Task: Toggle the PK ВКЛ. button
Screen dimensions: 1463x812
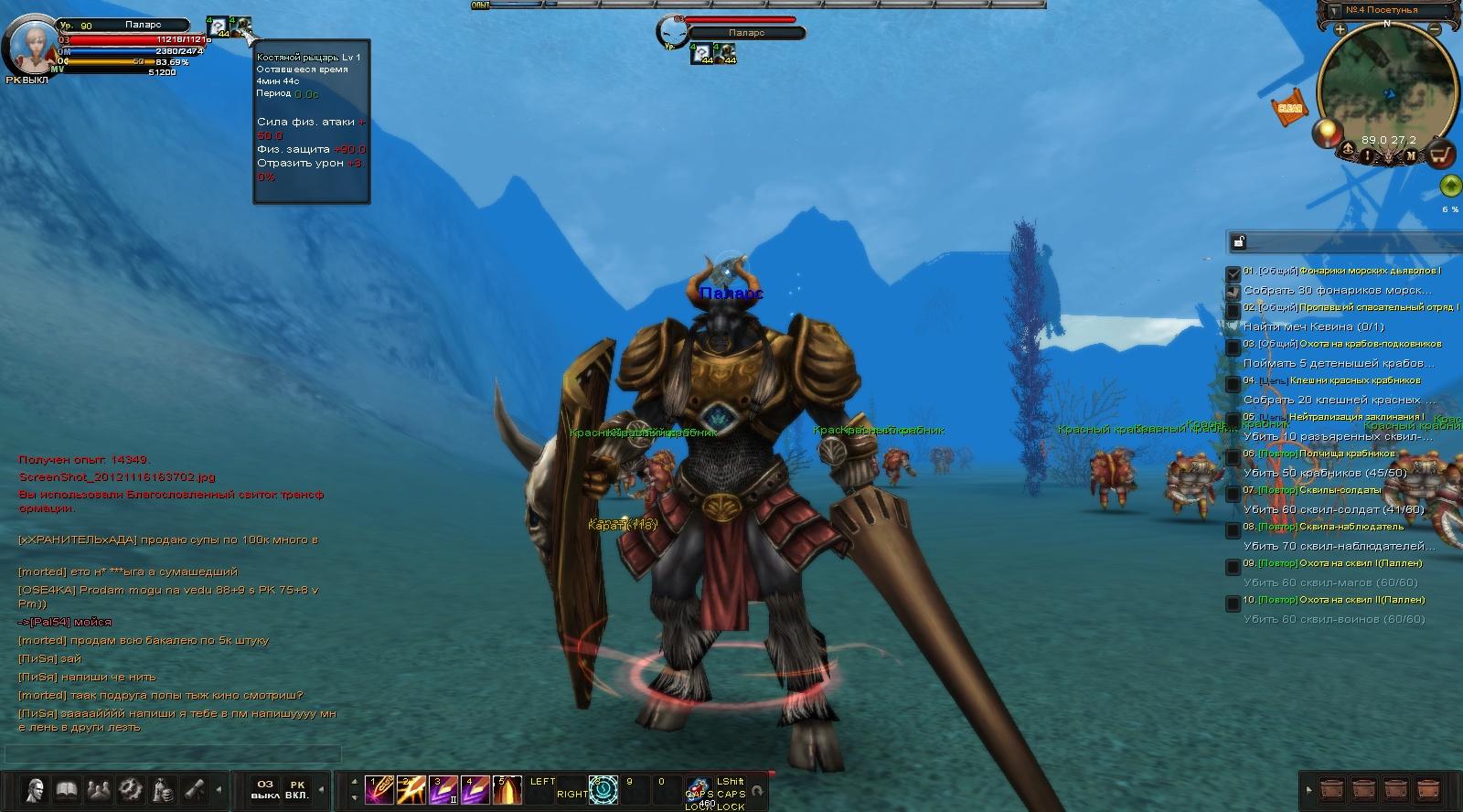Action: click(297, 790)
